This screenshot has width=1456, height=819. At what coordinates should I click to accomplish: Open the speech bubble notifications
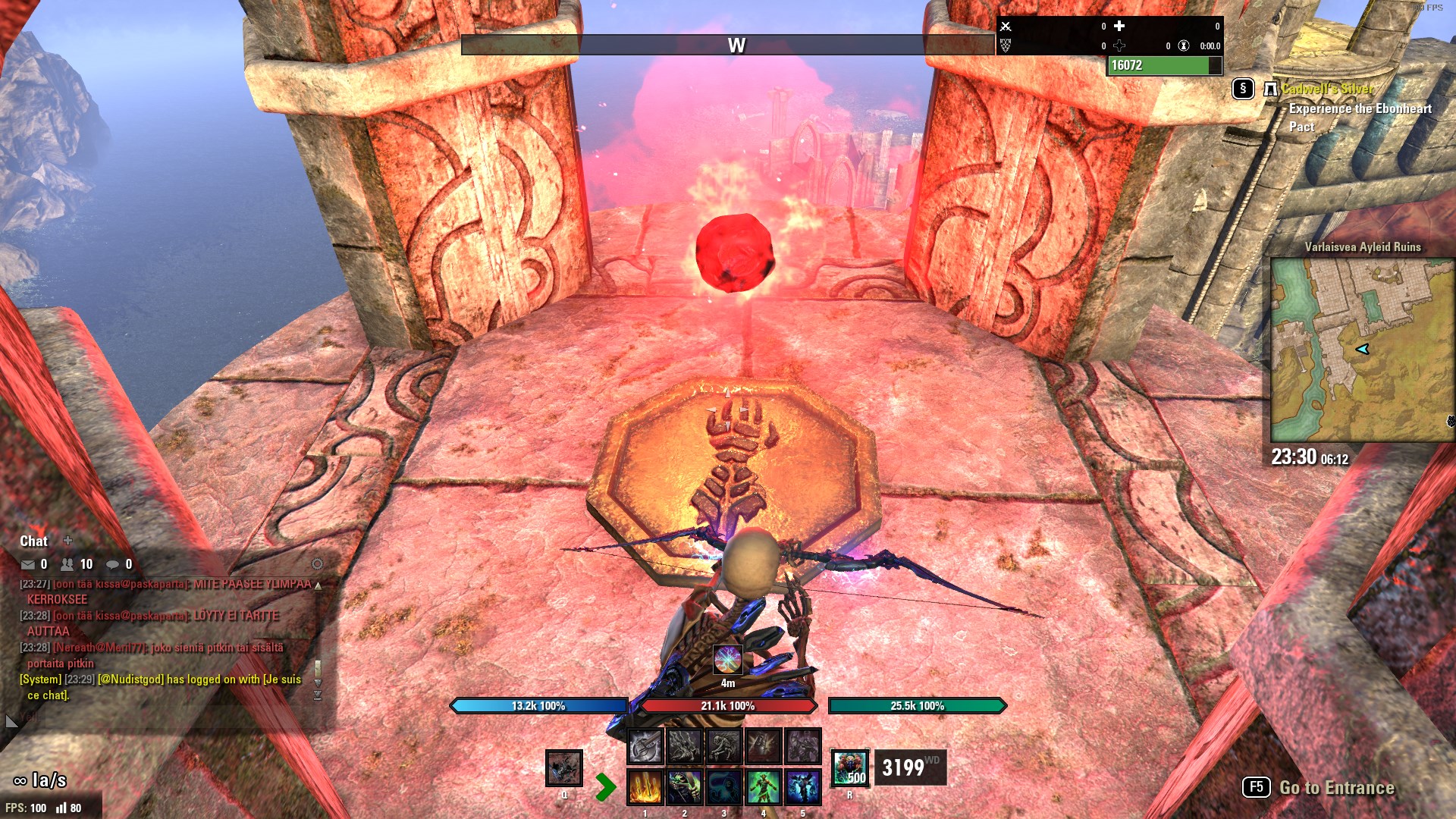[x=112, y=564]
